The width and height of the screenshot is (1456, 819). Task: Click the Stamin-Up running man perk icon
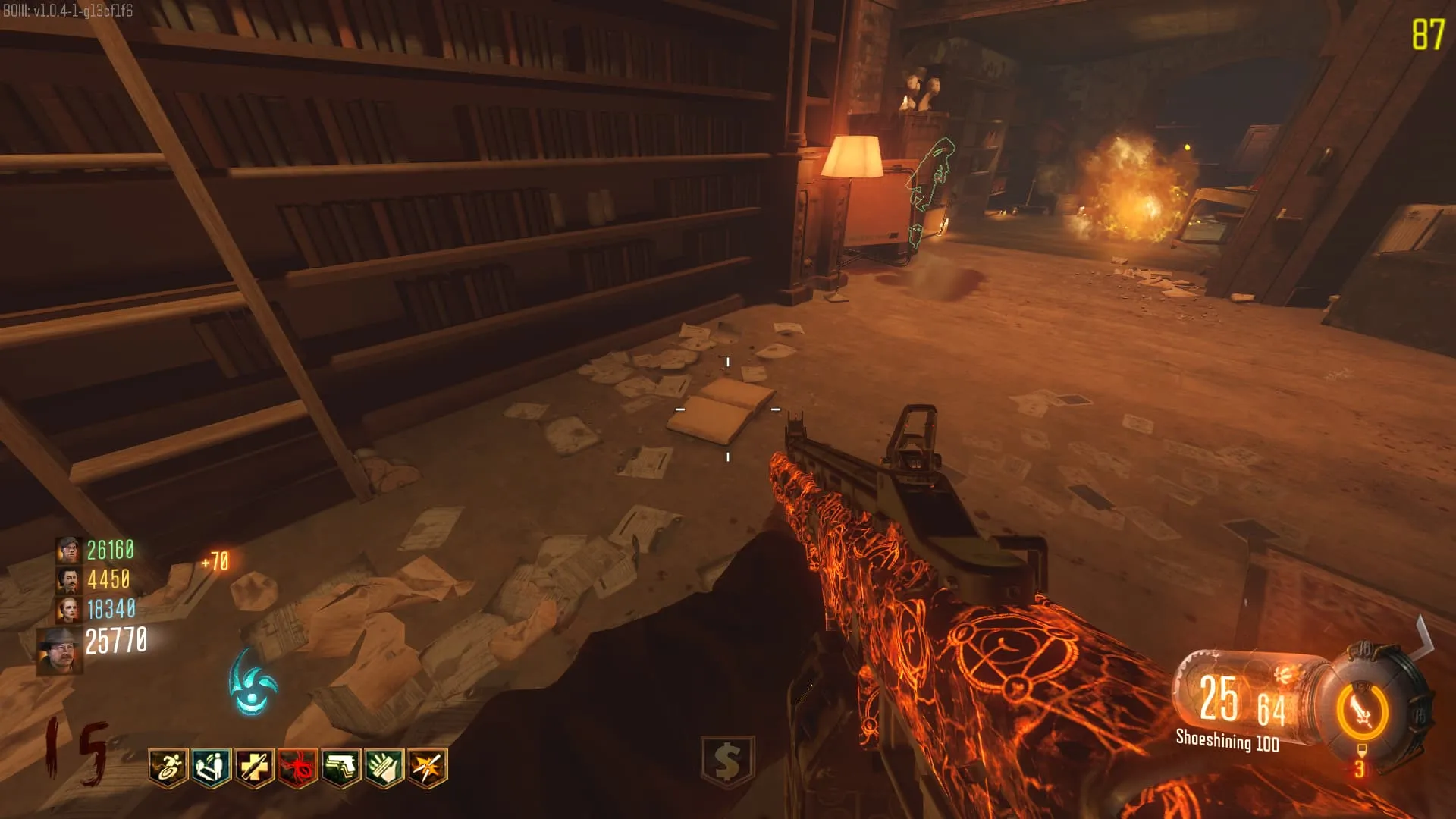point(168,768)
